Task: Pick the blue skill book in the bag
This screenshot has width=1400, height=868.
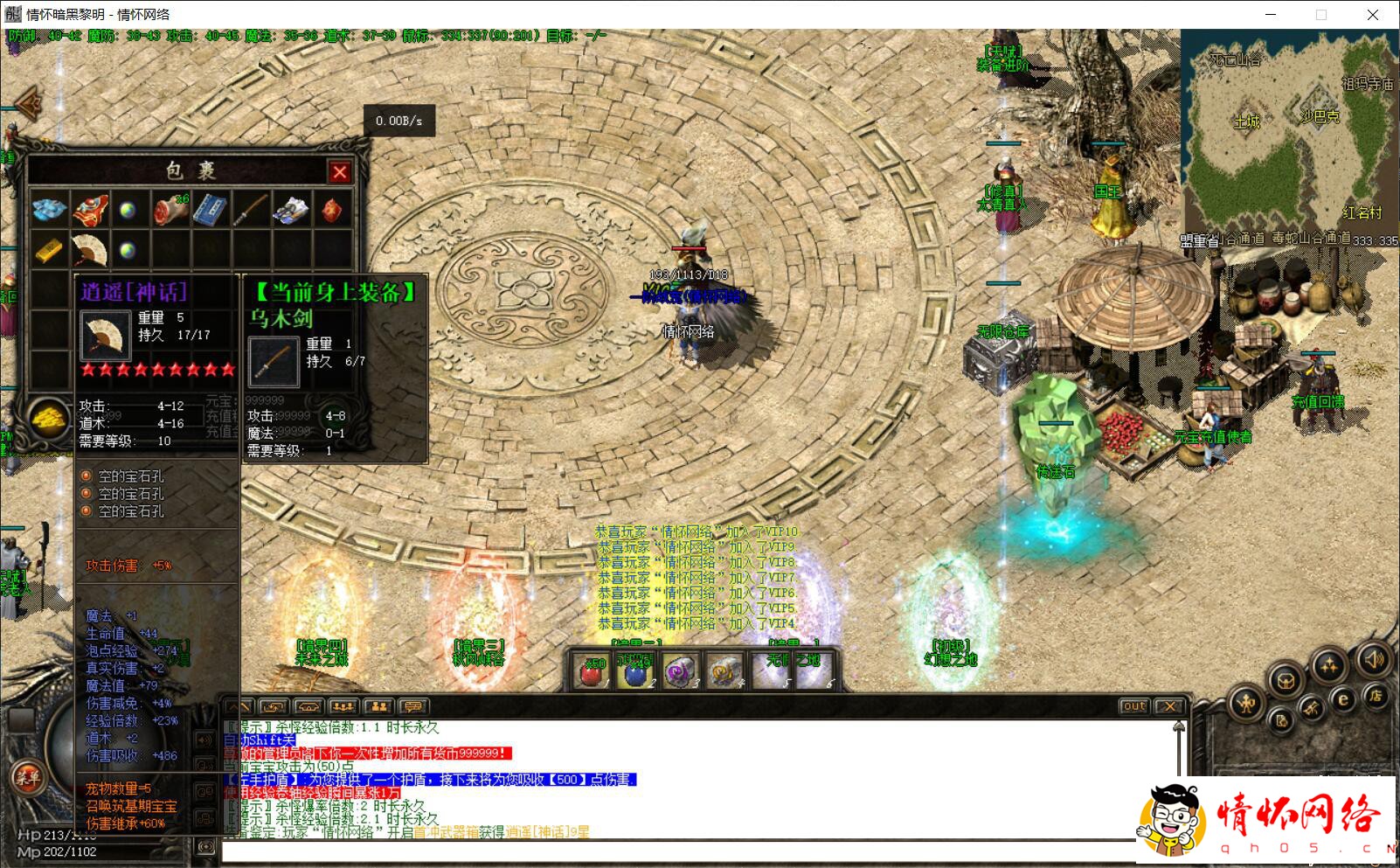Action: click(210, 210)
